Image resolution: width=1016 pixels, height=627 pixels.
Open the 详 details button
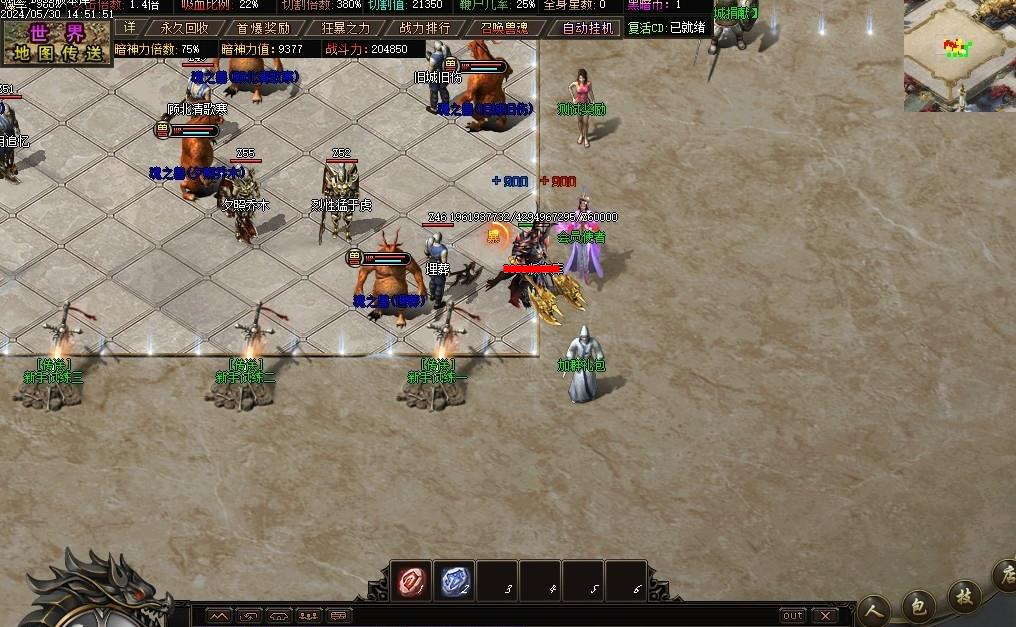pos(129,28)
